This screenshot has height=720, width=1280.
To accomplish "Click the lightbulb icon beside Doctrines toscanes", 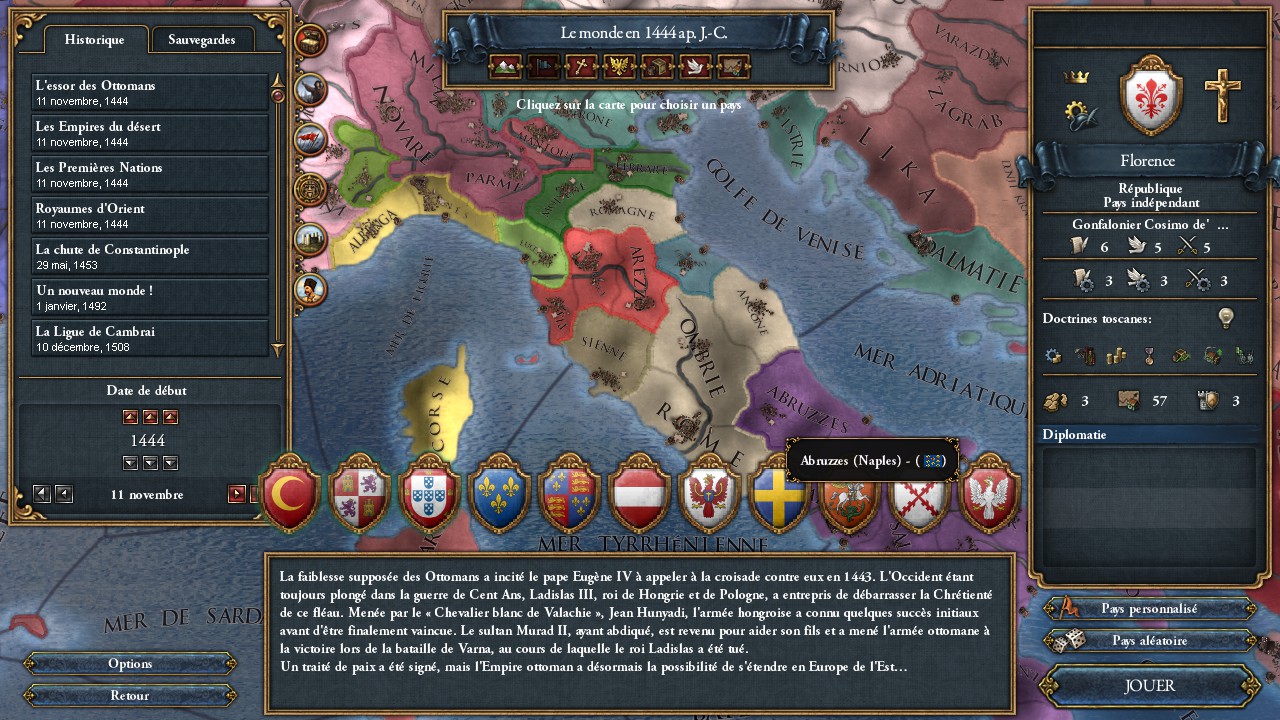I will pyautogui.click(x=1226, y=318).
